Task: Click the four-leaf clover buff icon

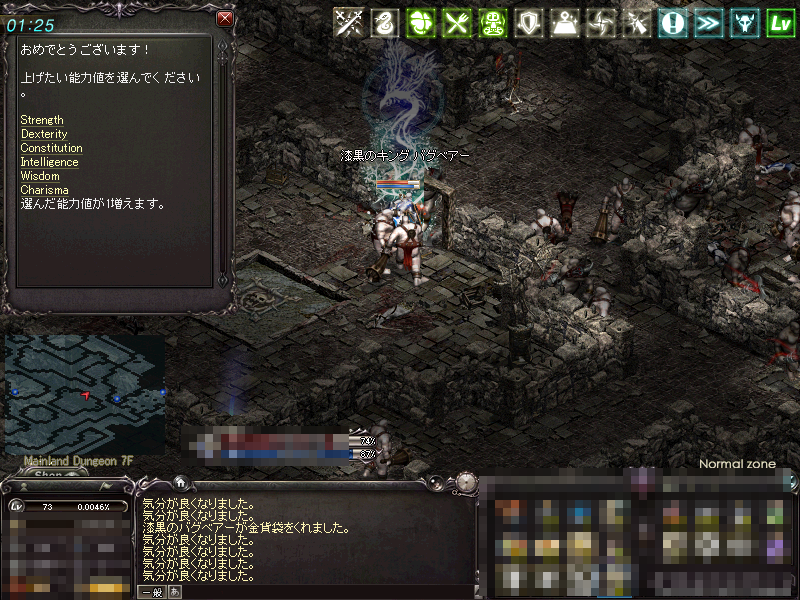Action: pos(420,23)
